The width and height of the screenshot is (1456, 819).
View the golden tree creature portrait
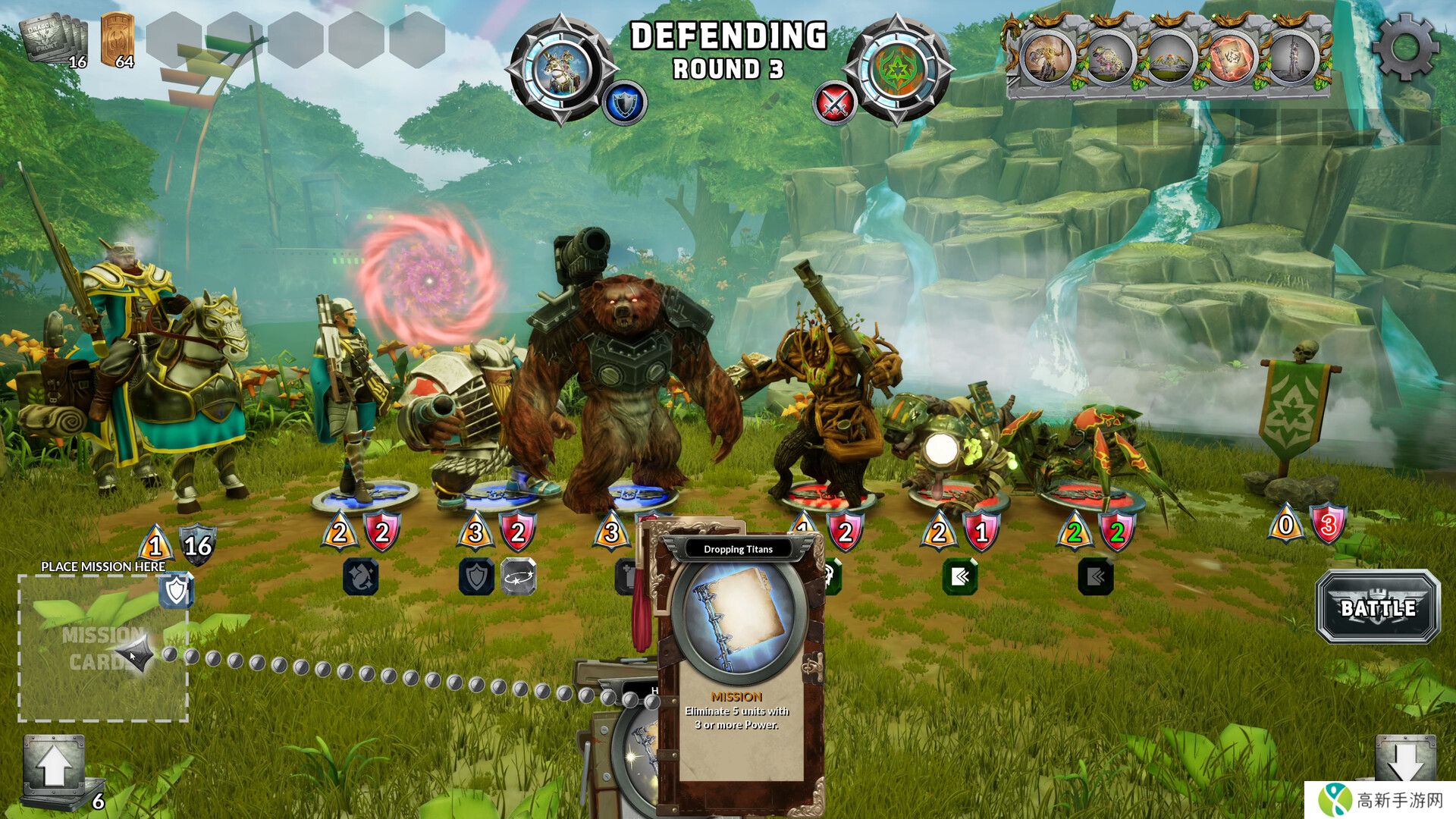(x=1047, y=58)
